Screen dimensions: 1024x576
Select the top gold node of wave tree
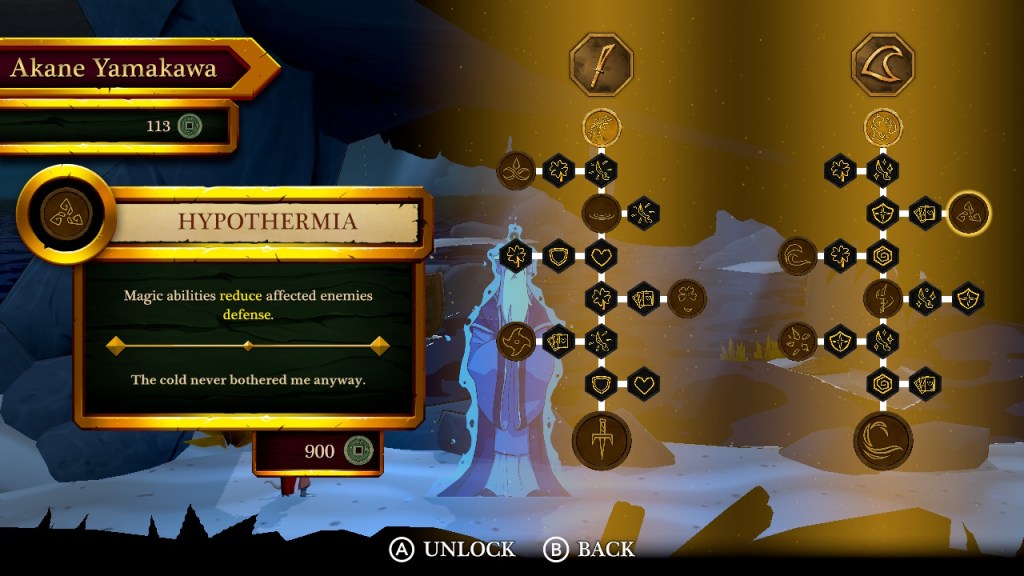[x=883, y=127]
